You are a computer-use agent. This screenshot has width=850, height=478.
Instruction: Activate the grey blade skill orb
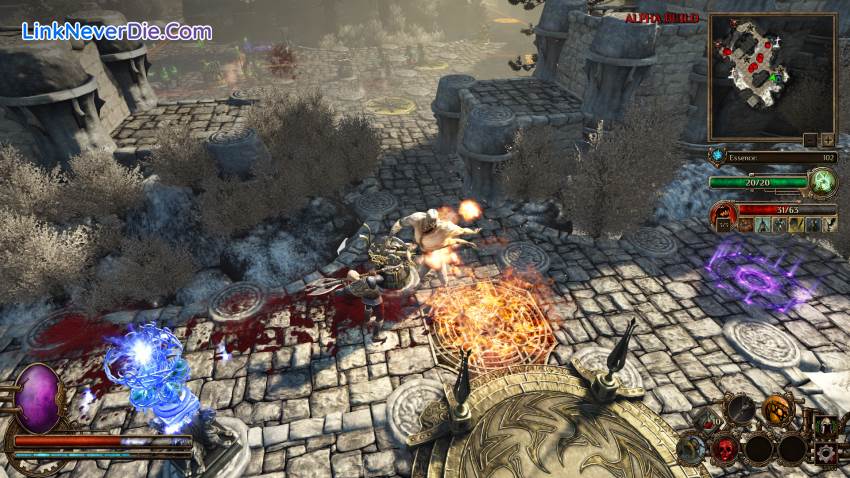point(740,408)
